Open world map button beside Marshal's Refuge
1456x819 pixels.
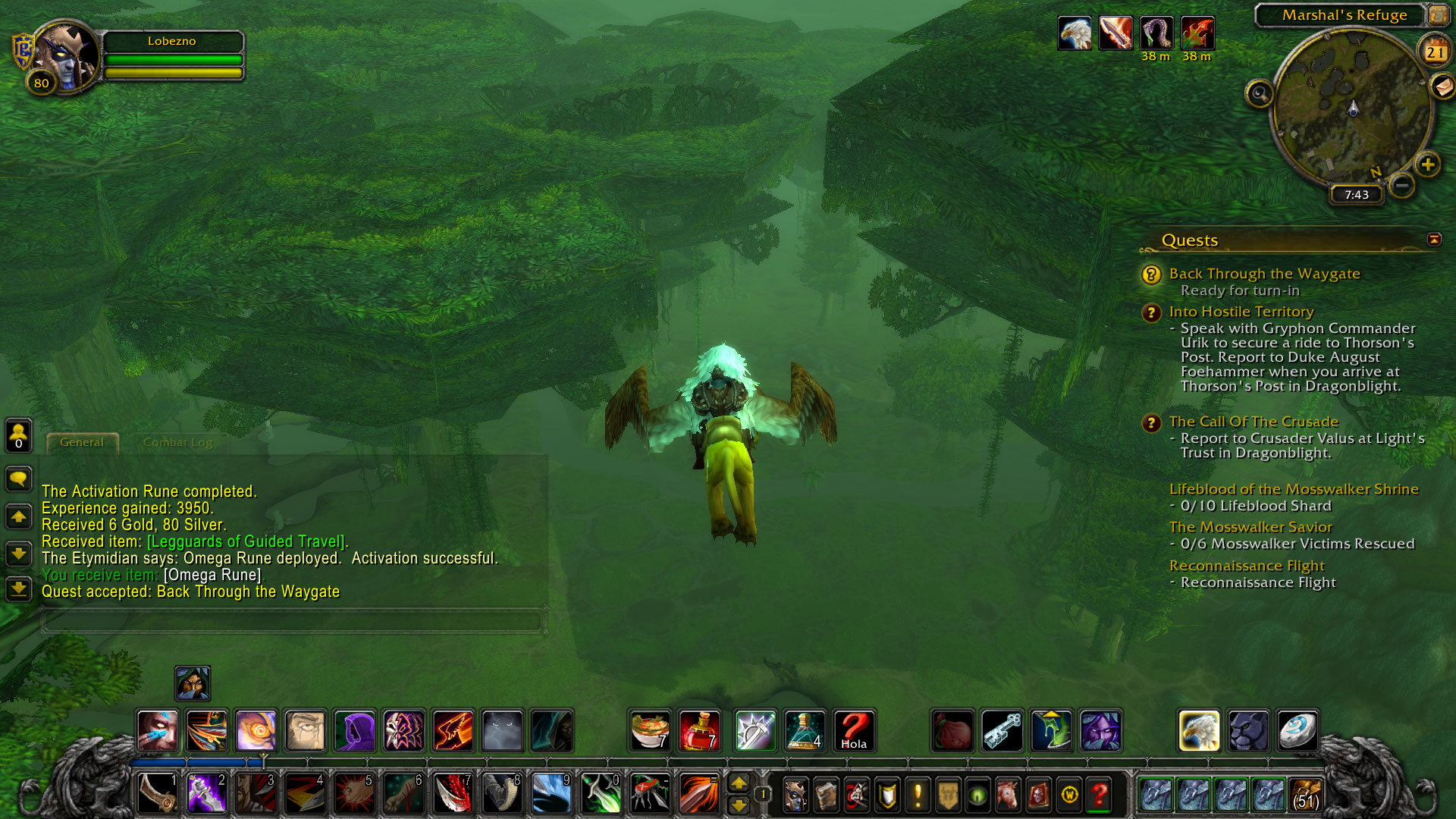pos(1438,14)
